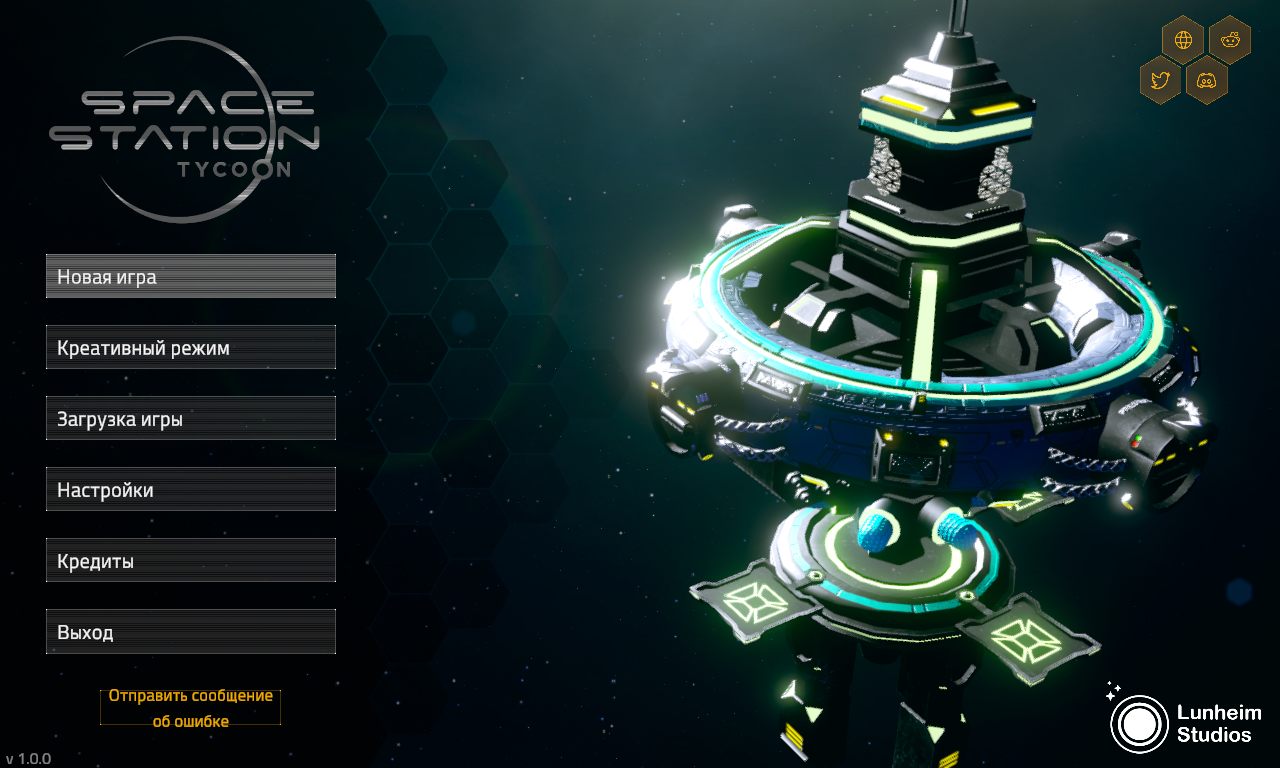Click the "Отправить сообщение об ошибке" bug report link
Image resolution: width=1280 pixels, height=768 pixels.
[x=189, y=706]
